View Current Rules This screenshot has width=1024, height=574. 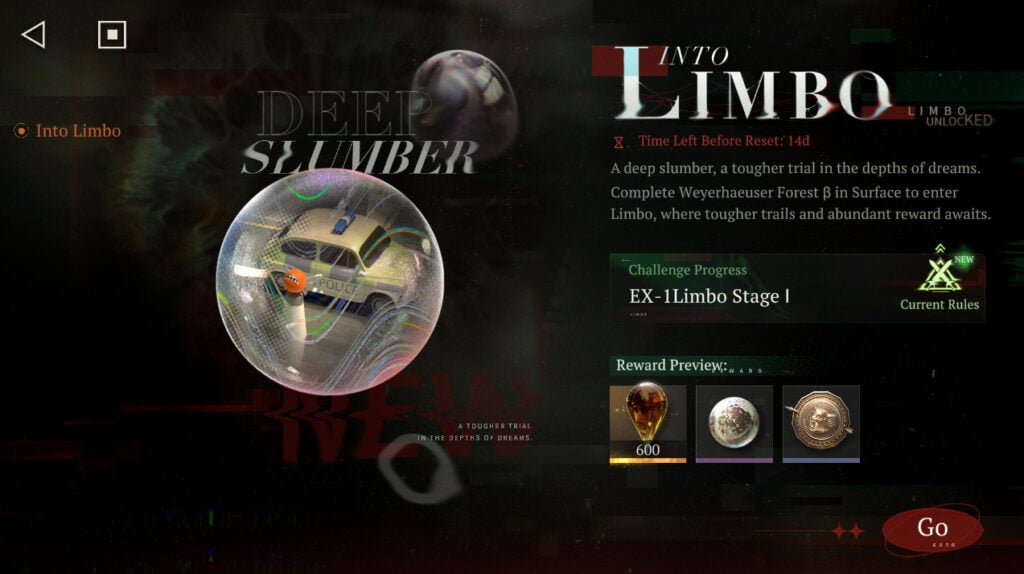[939, 285]
